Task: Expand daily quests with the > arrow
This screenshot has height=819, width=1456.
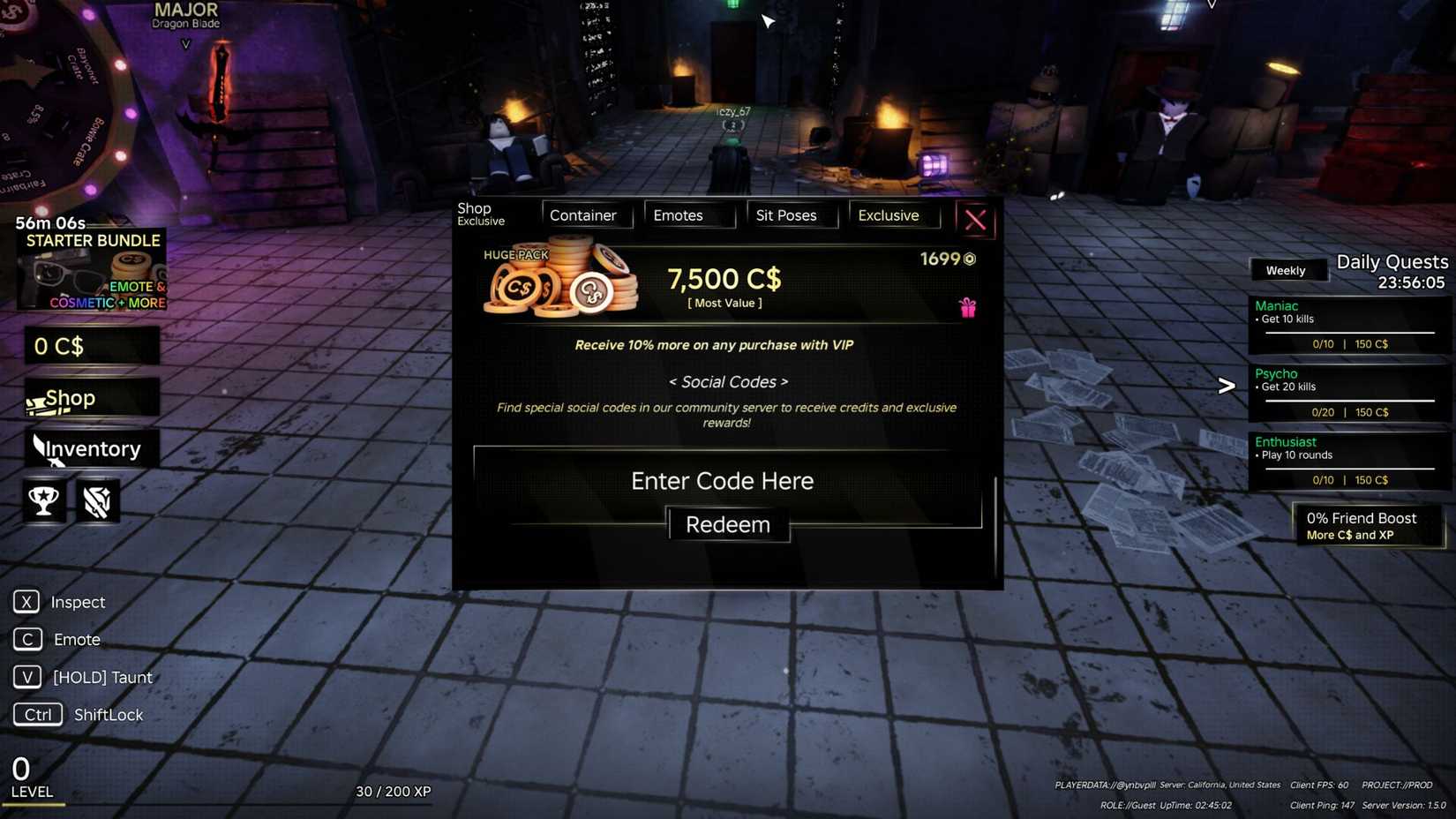Action: tap(1226, 385)
